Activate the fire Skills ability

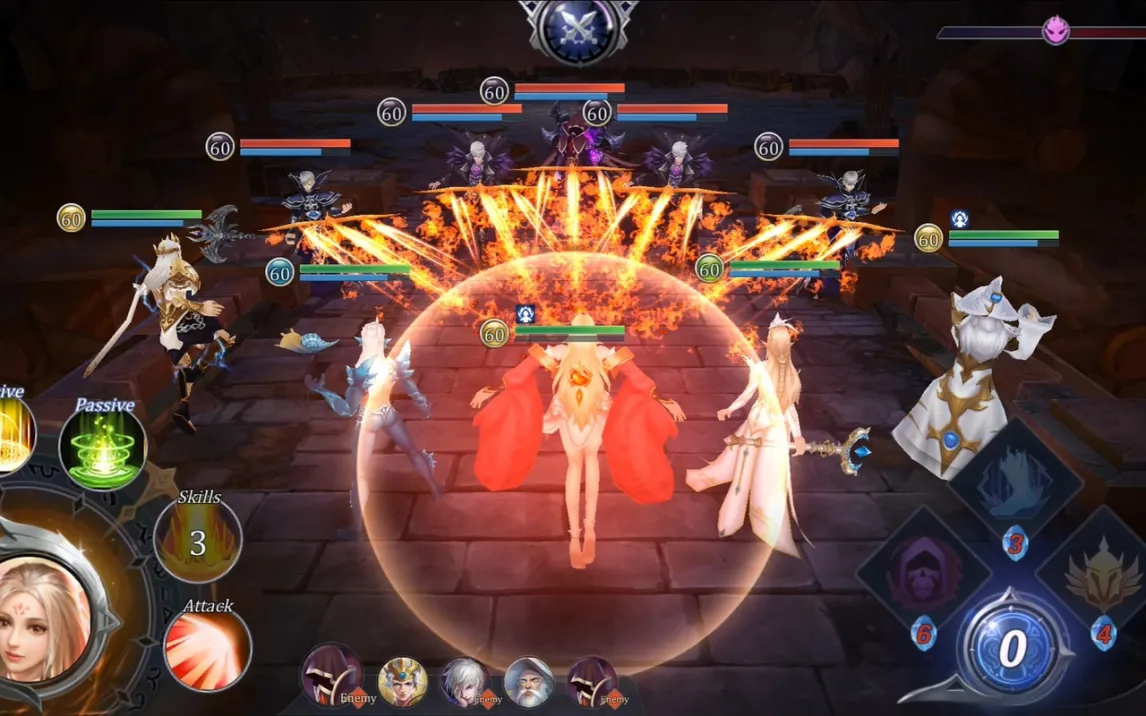pos(198,541)
